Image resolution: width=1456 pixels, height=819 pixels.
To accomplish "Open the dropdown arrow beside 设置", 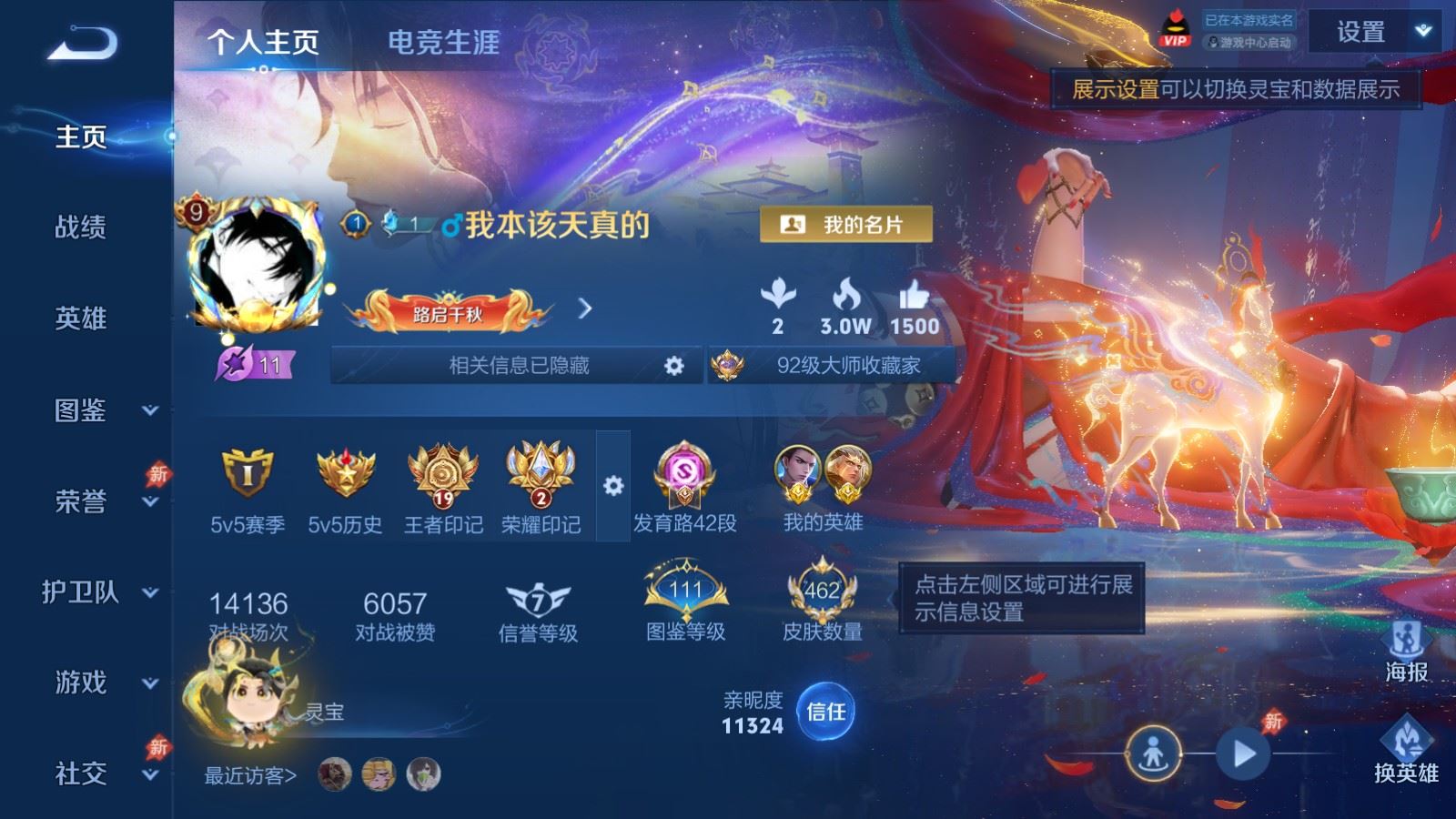I will (1420, 31).
